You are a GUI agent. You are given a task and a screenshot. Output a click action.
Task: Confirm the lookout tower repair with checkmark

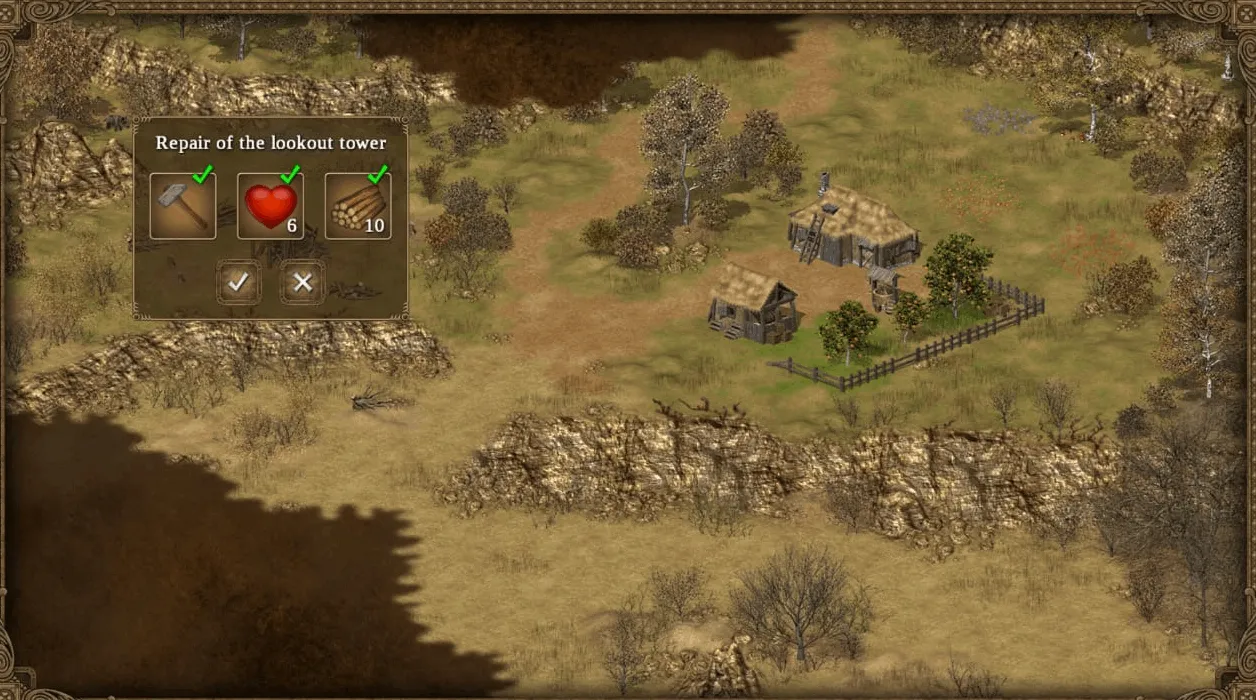(x=238, y=283)
